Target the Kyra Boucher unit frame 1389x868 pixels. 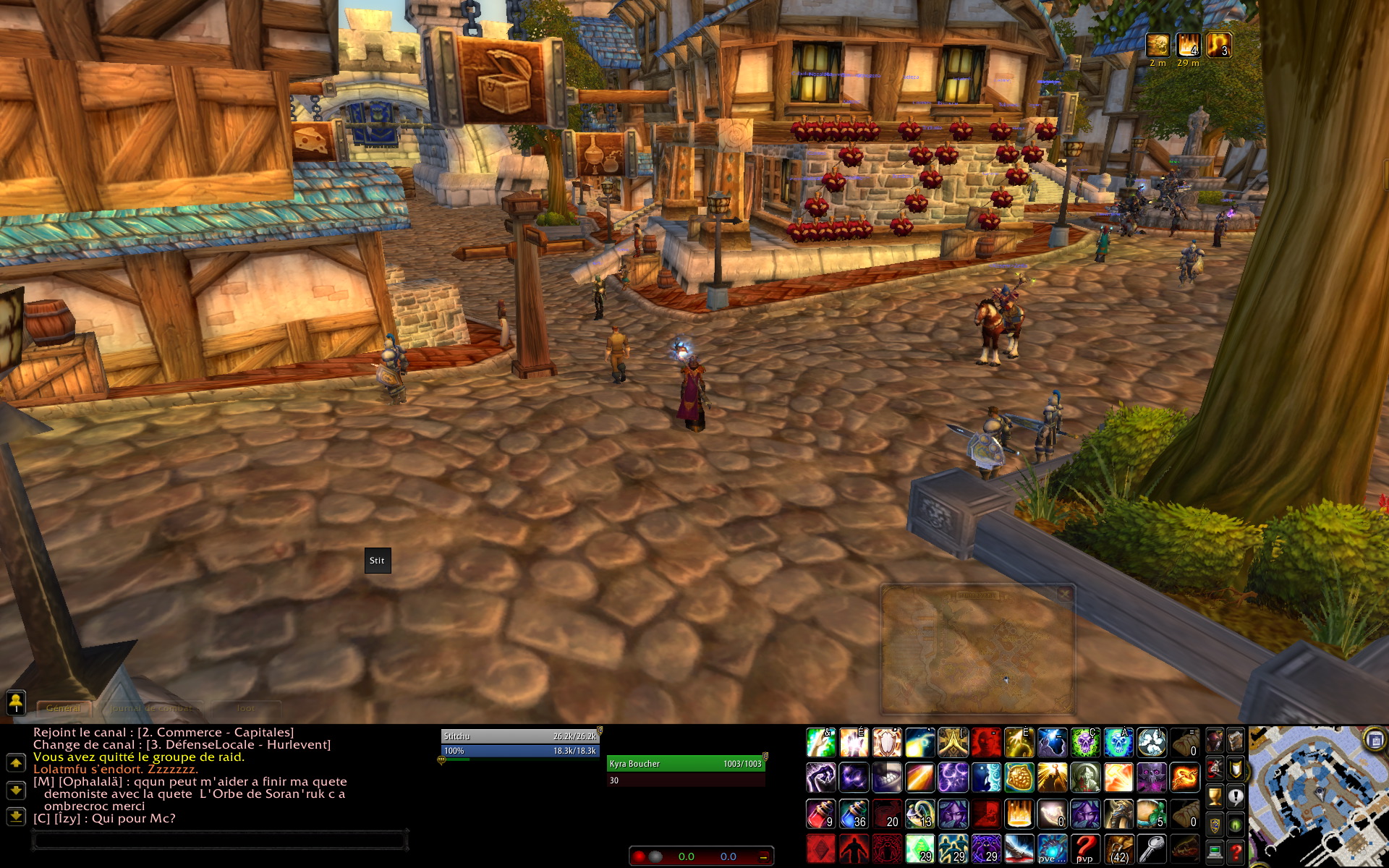pos(685,764)
